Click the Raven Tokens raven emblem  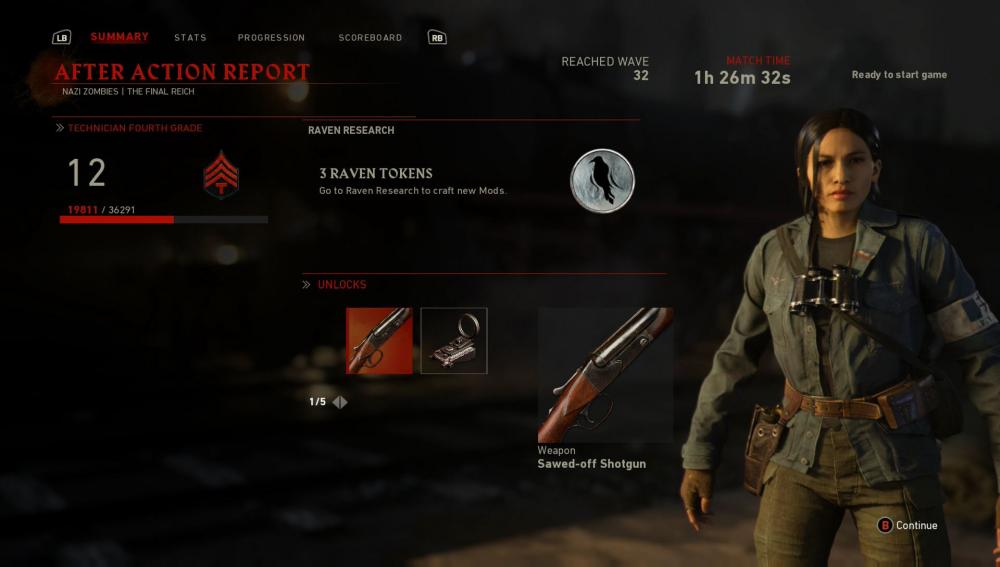602,181
